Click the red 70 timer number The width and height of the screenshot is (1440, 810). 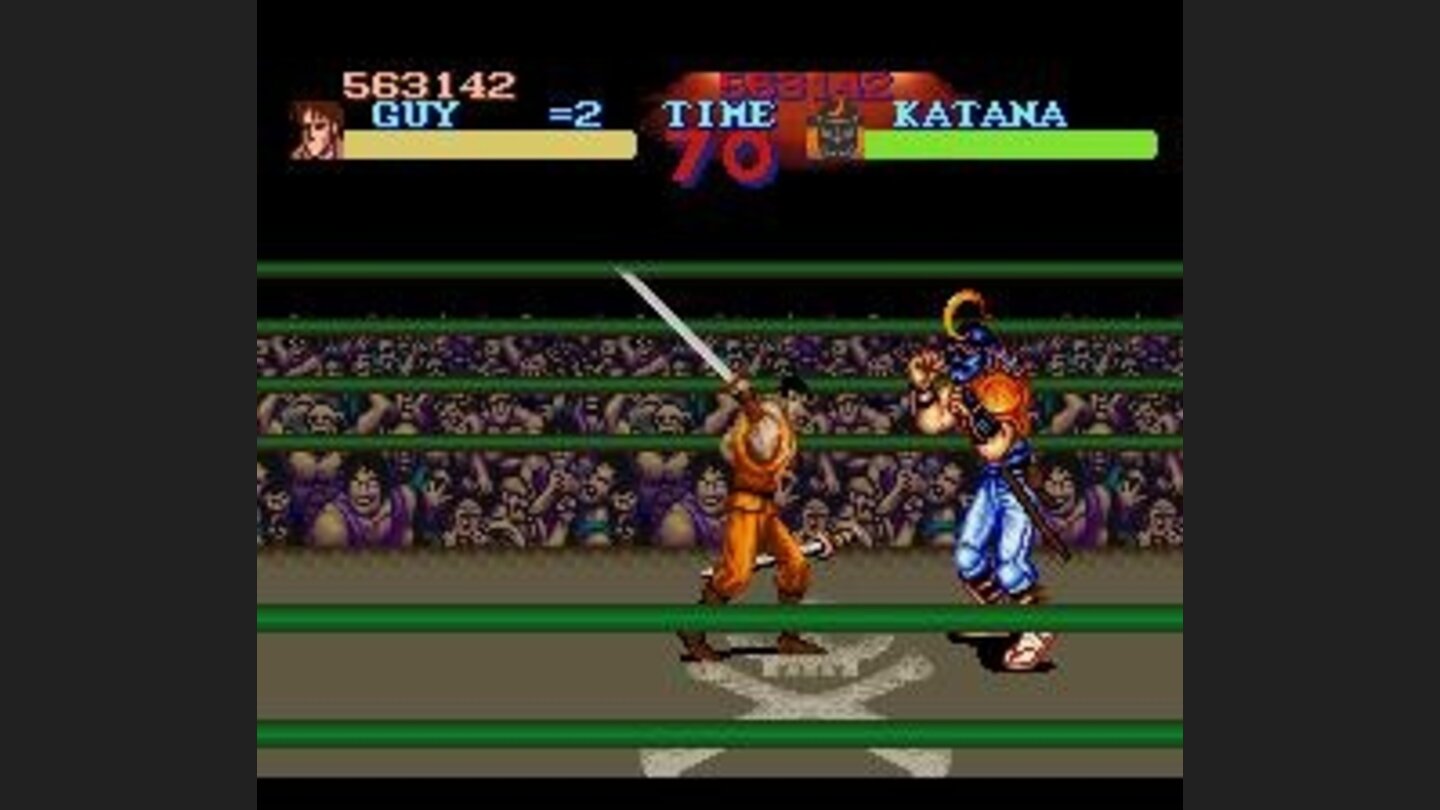(x=723, y=160)
